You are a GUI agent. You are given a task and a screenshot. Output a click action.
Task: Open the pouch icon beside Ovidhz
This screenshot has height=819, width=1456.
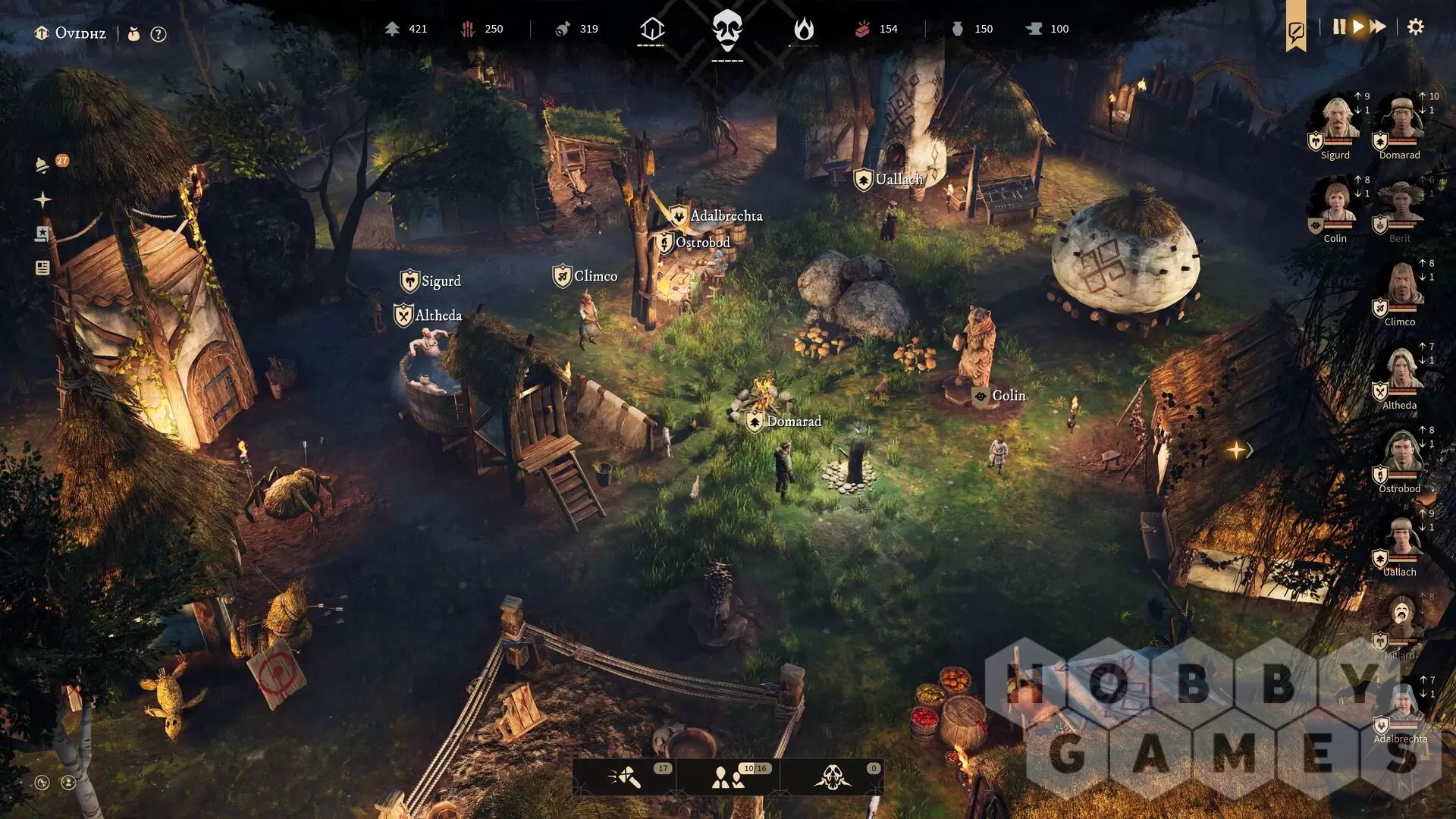134,34
